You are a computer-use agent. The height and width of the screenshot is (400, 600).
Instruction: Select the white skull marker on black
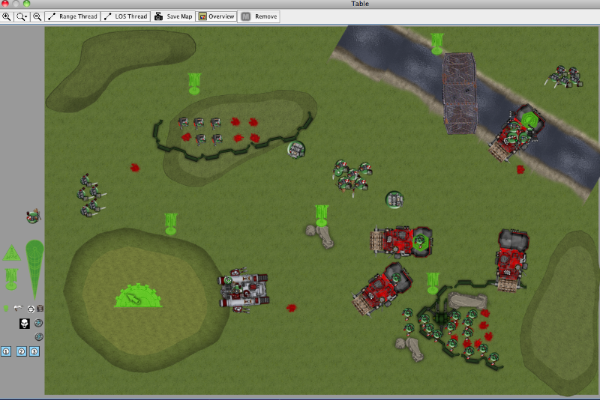tap(23, 324)
